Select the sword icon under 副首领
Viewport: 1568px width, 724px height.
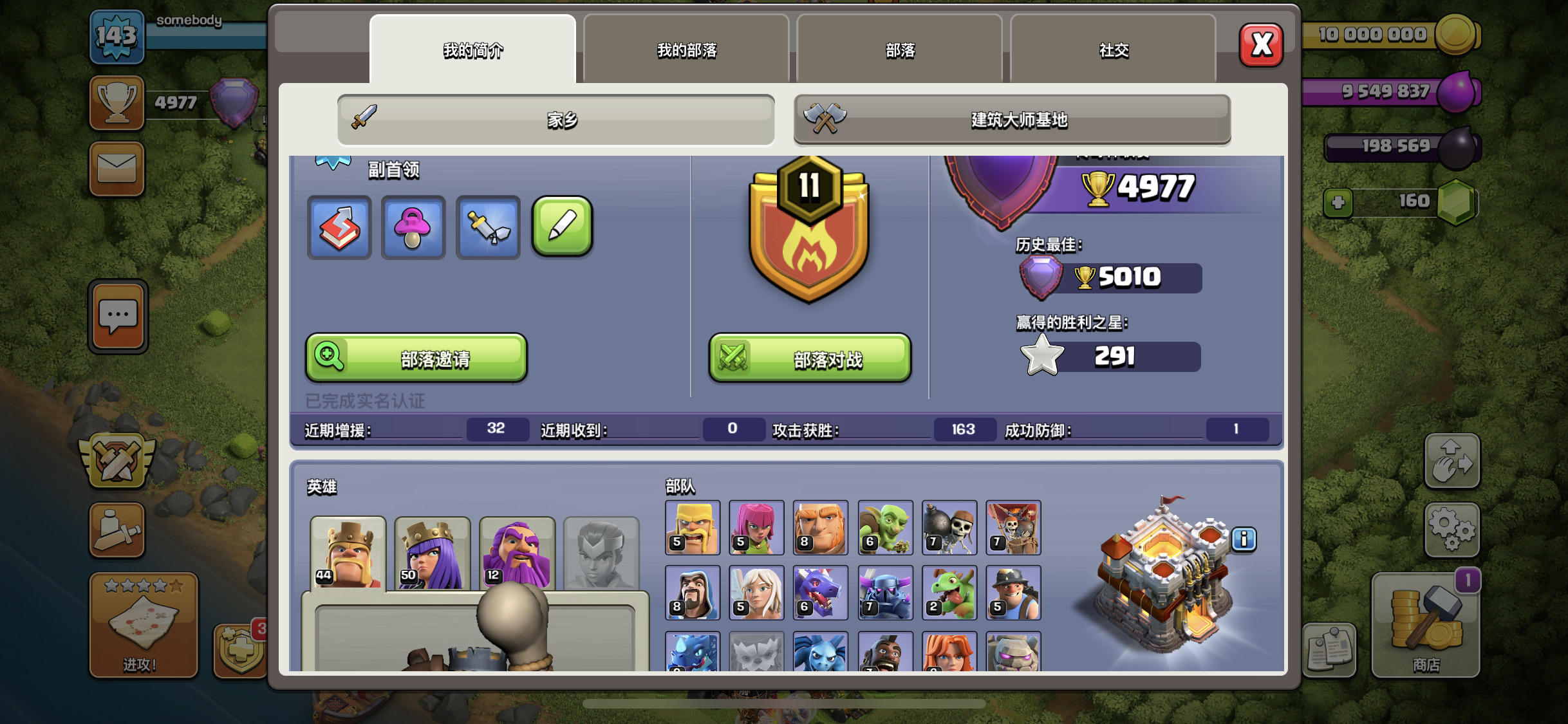coord(487,227)
